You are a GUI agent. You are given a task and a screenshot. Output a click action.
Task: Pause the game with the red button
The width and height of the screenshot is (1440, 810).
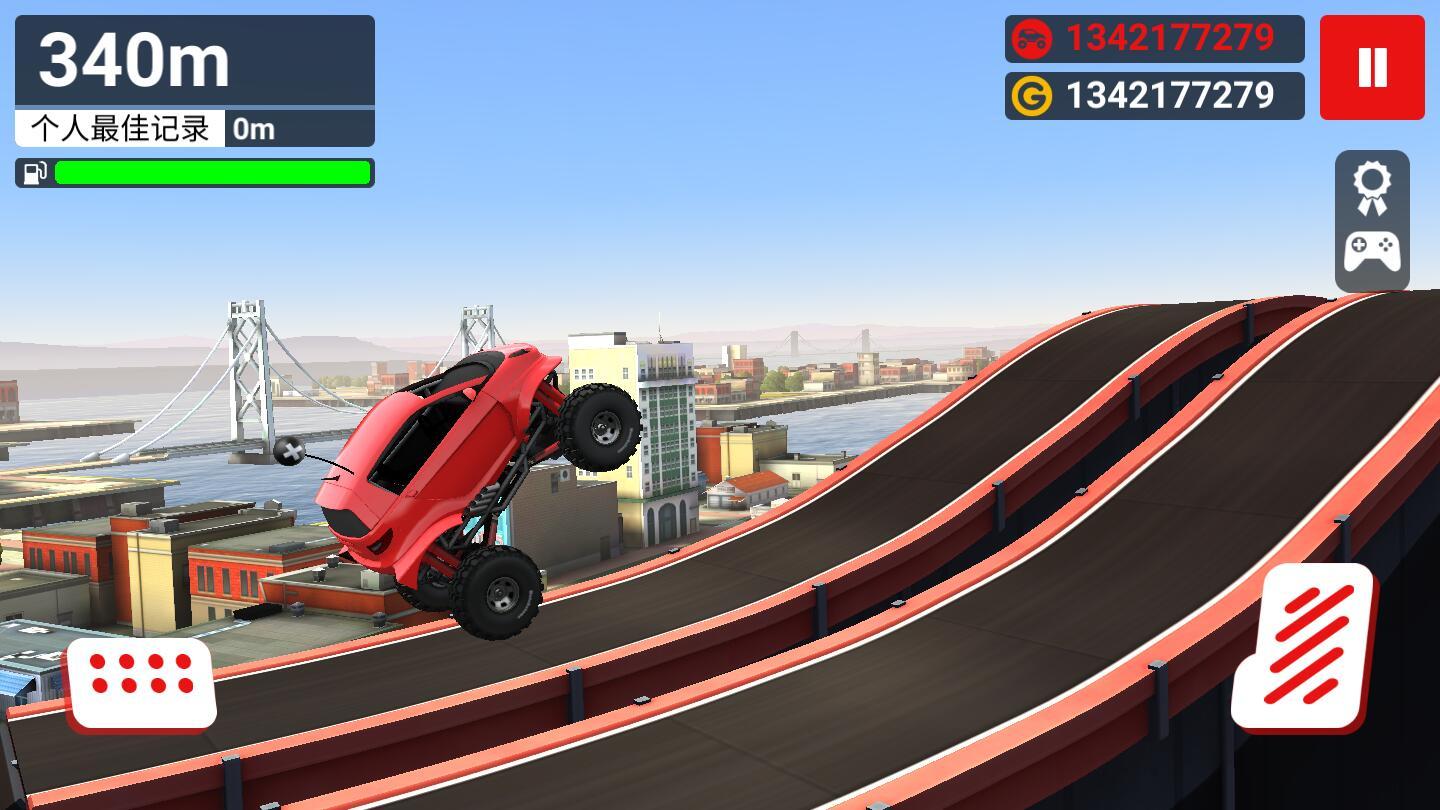[x=1372, y=67]
